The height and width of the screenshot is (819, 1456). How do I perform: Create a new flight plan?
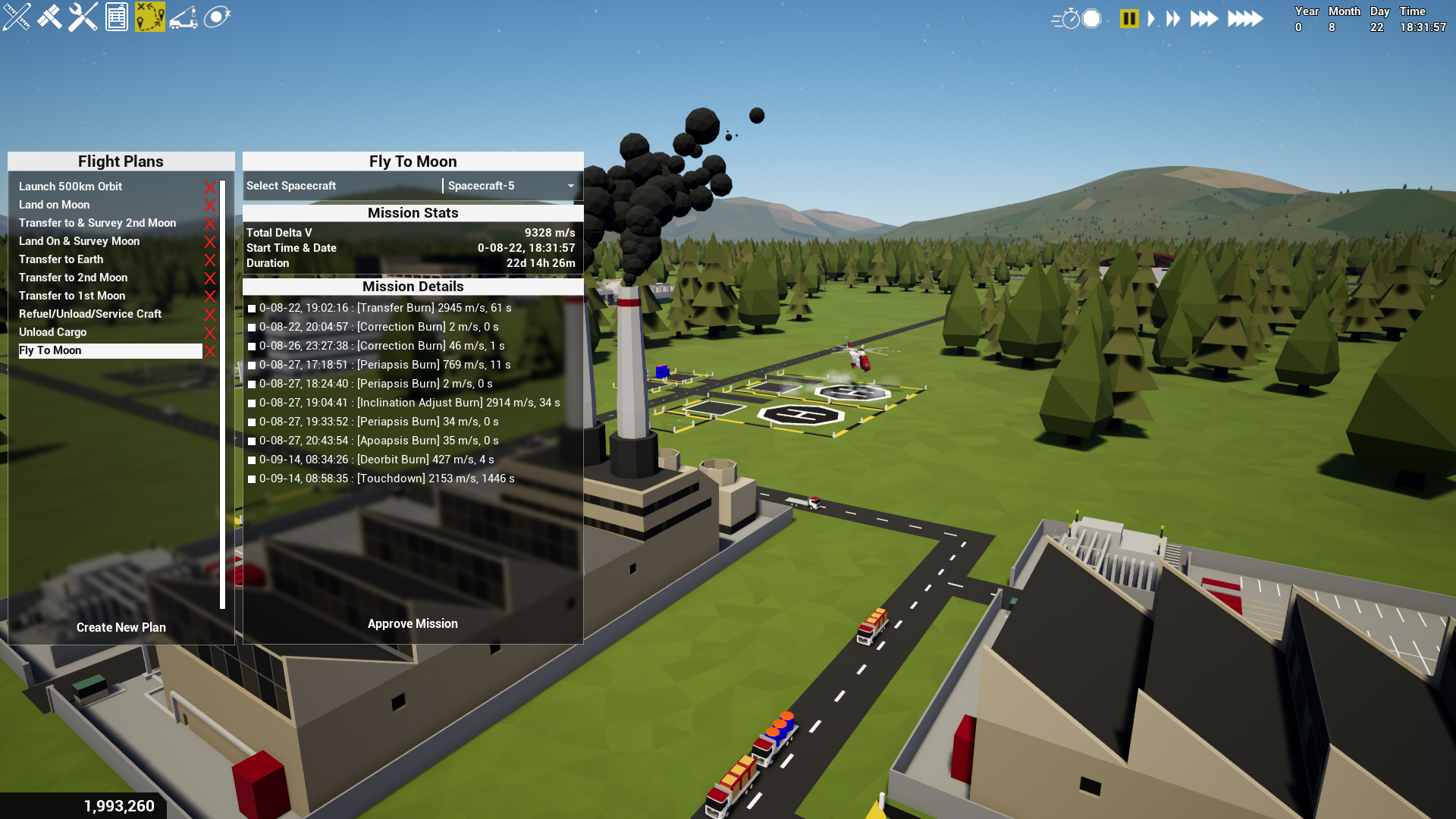(x=121, y=627)
